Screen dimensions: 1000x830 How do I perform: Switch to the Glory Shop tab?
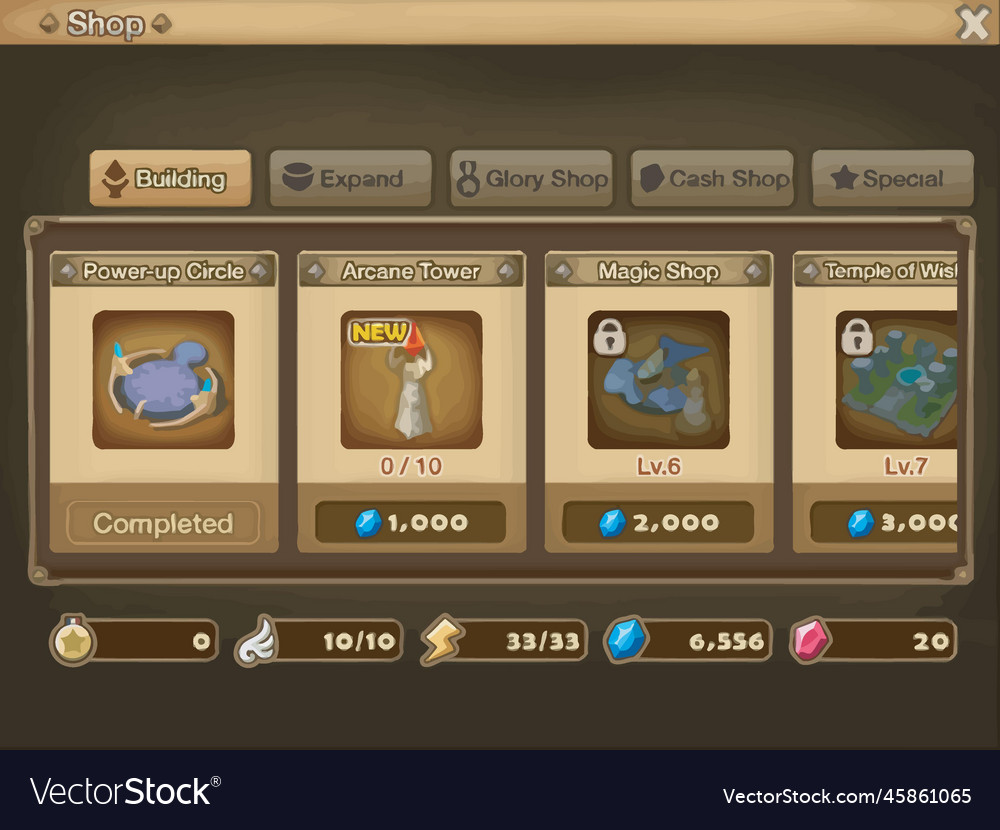pyautogui.click(x=531, y=179)
